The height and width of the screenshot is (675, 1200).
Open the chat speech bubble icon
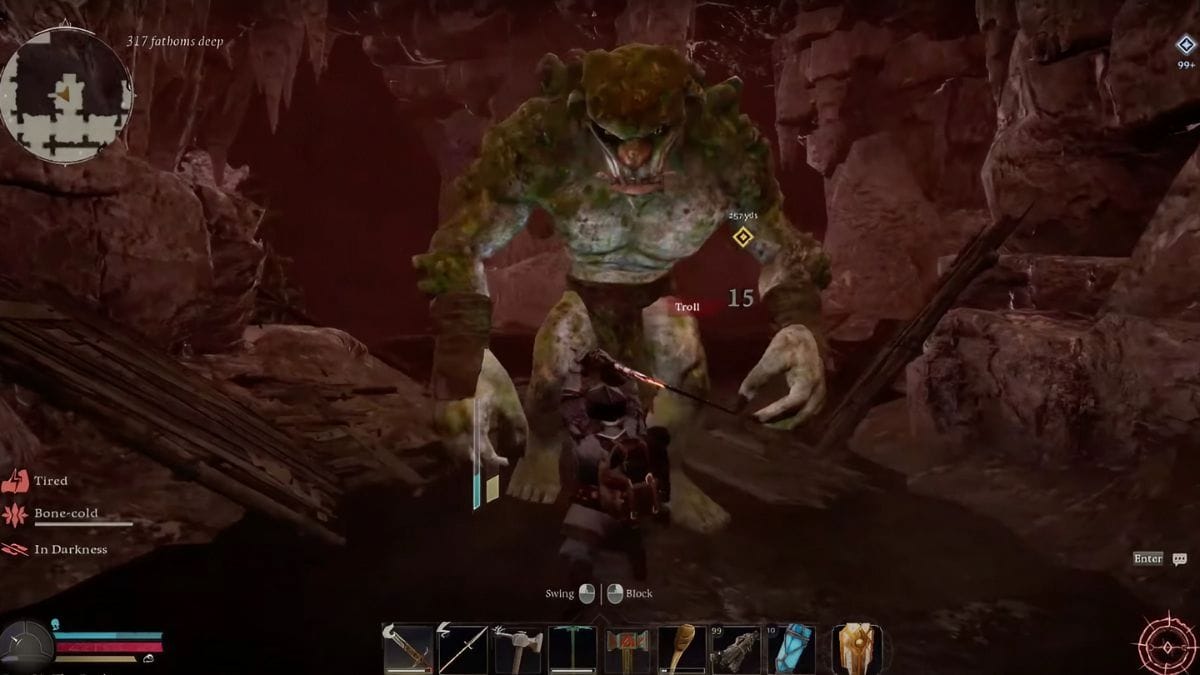pyautogui.click(x=1179, y=559)
